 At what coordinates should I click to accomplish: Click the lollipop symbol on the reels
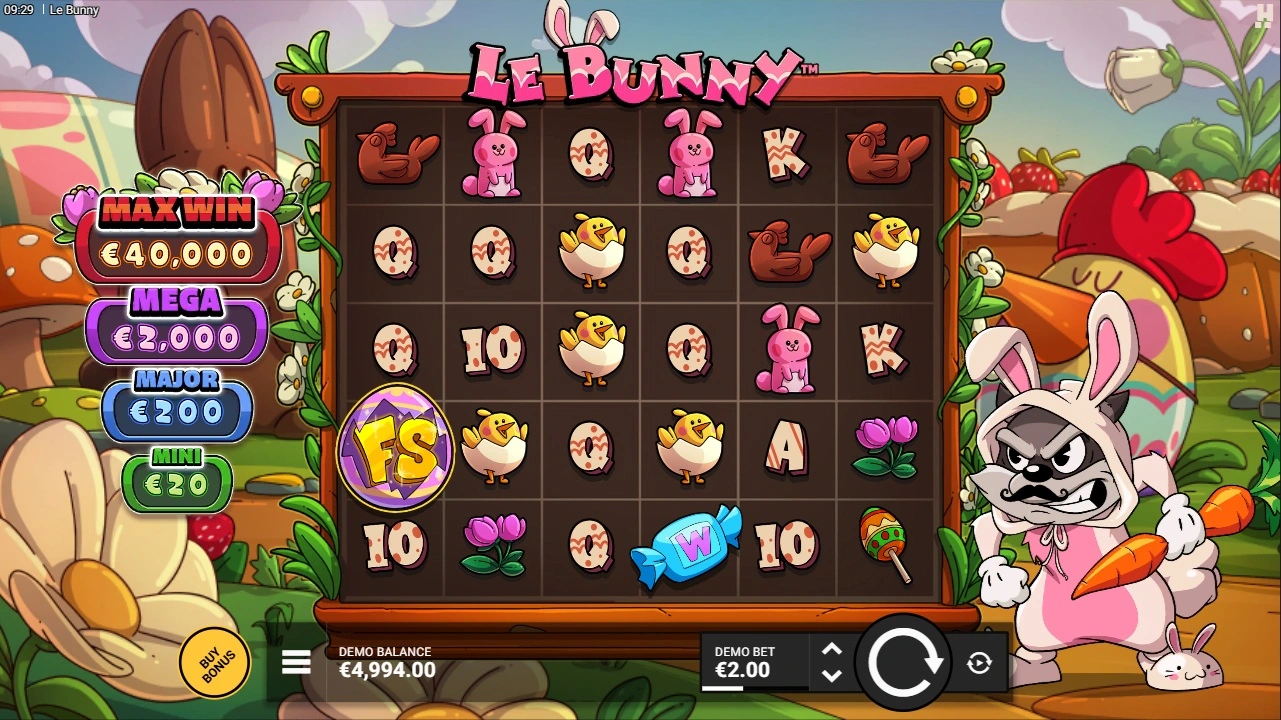pos(886,545)
